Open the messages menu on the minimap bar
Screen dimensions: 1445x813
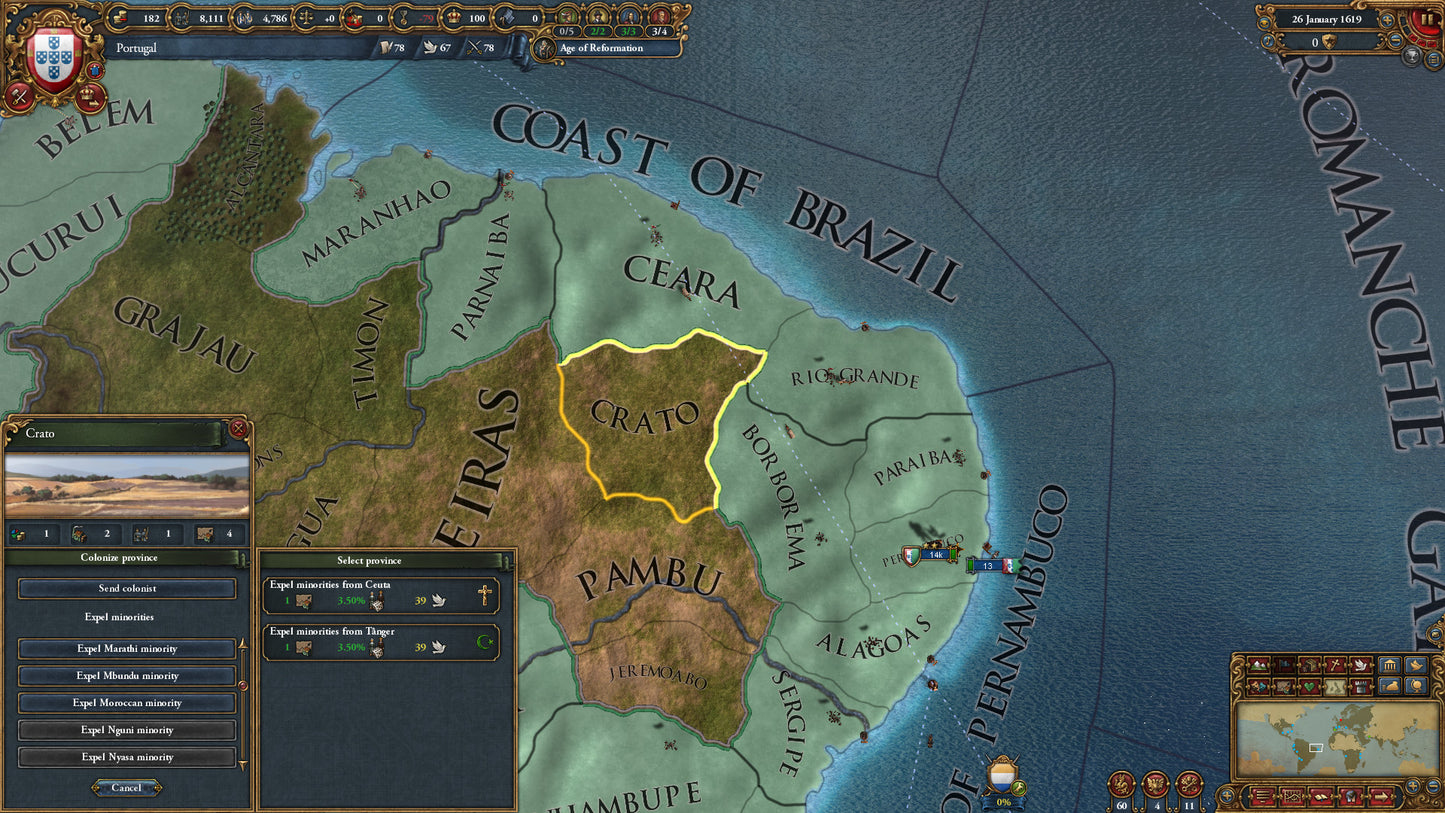1351,797
